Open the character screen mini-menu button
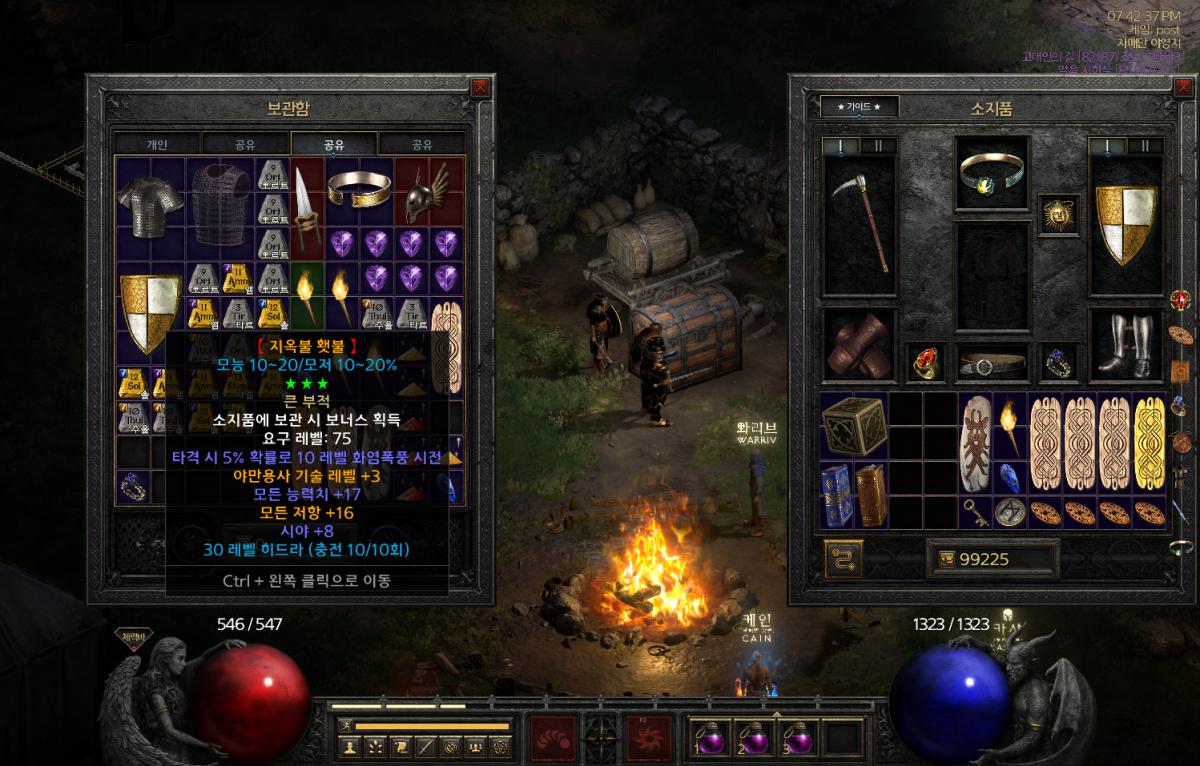Viewport: 1200px width, 766px height. [351, 746]
